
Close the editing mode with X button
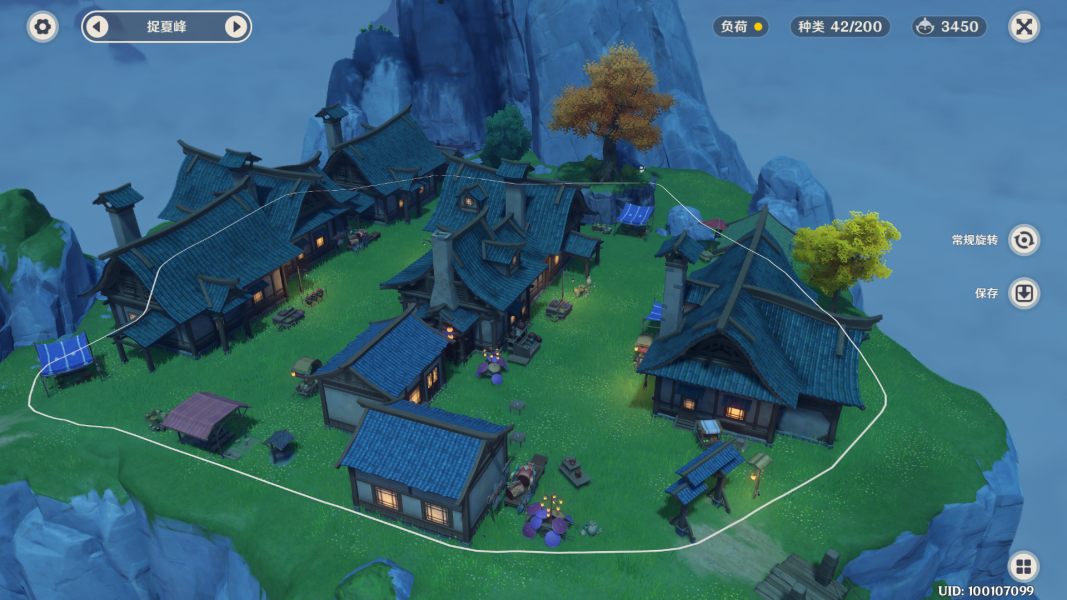click(1023, 27)
